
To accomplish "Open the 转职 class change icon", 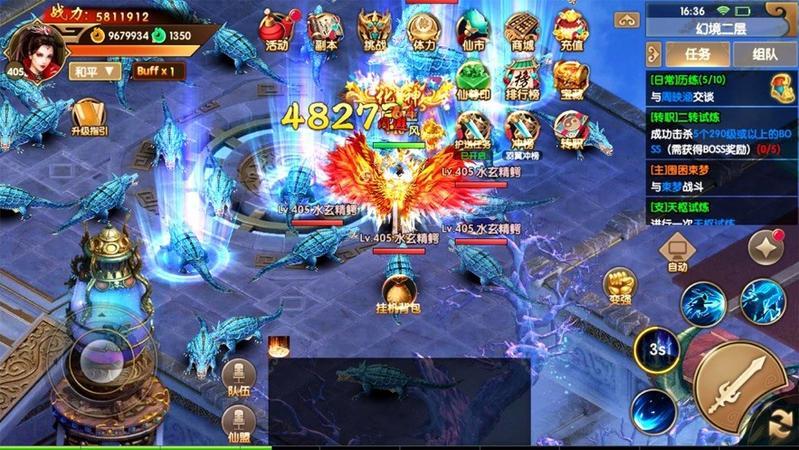I will point(570,129).
